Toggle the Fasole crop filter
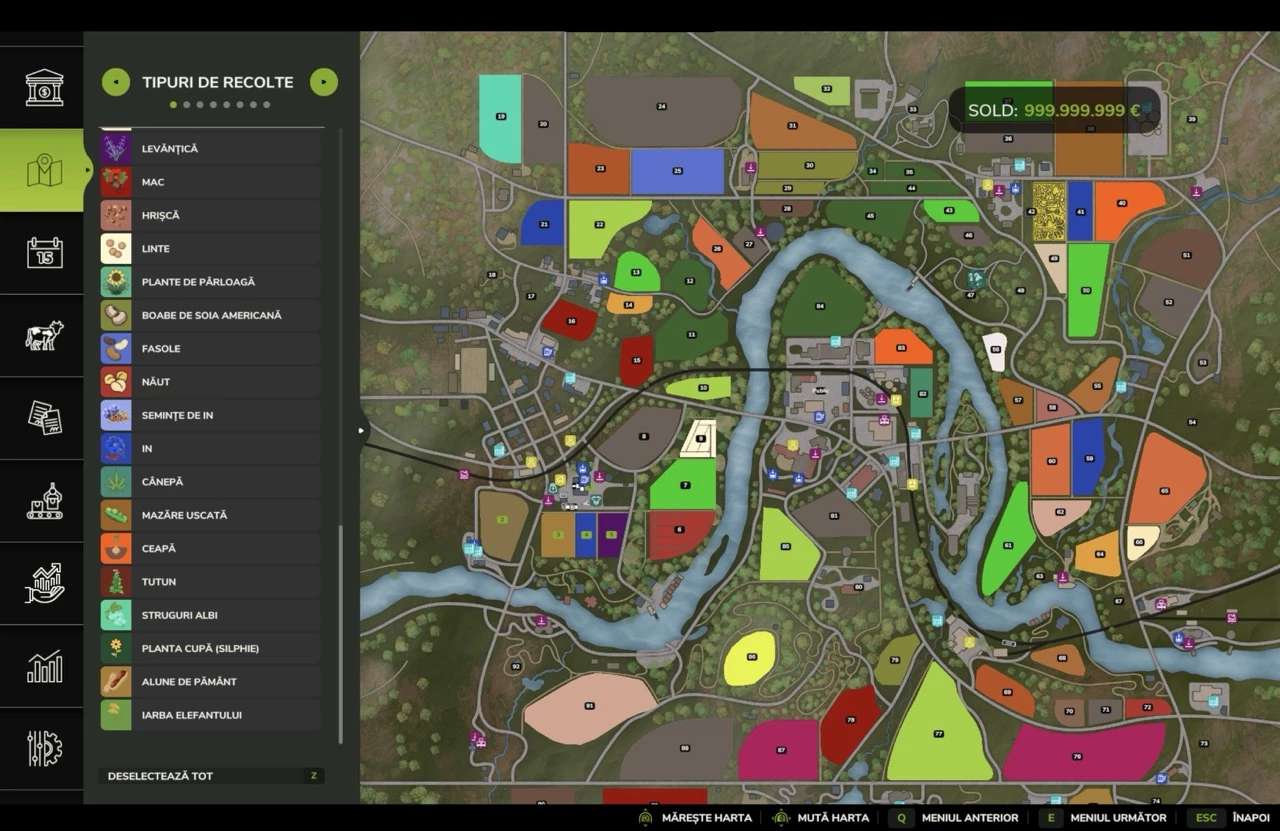This screenshot has width=1280, height=831. point(211,349)
